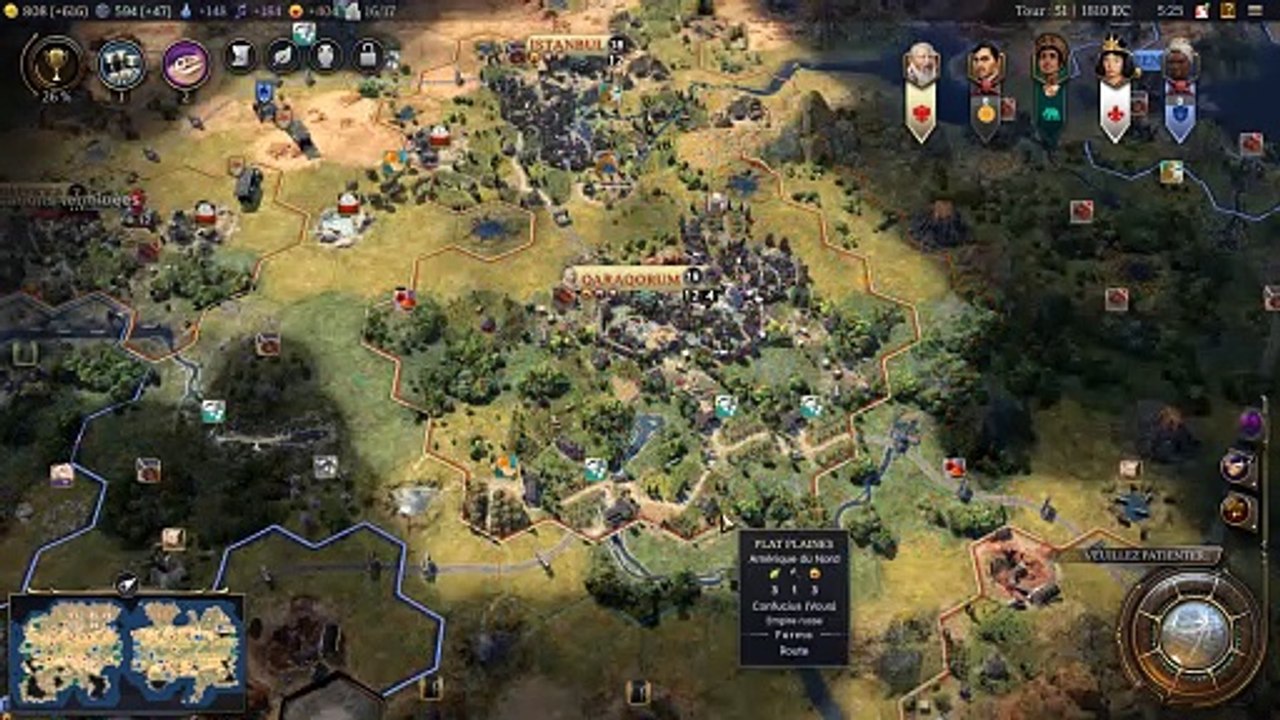Open the scroll icon in the top bar
The width and height of the screenshot is (1280, 720).
240,55
